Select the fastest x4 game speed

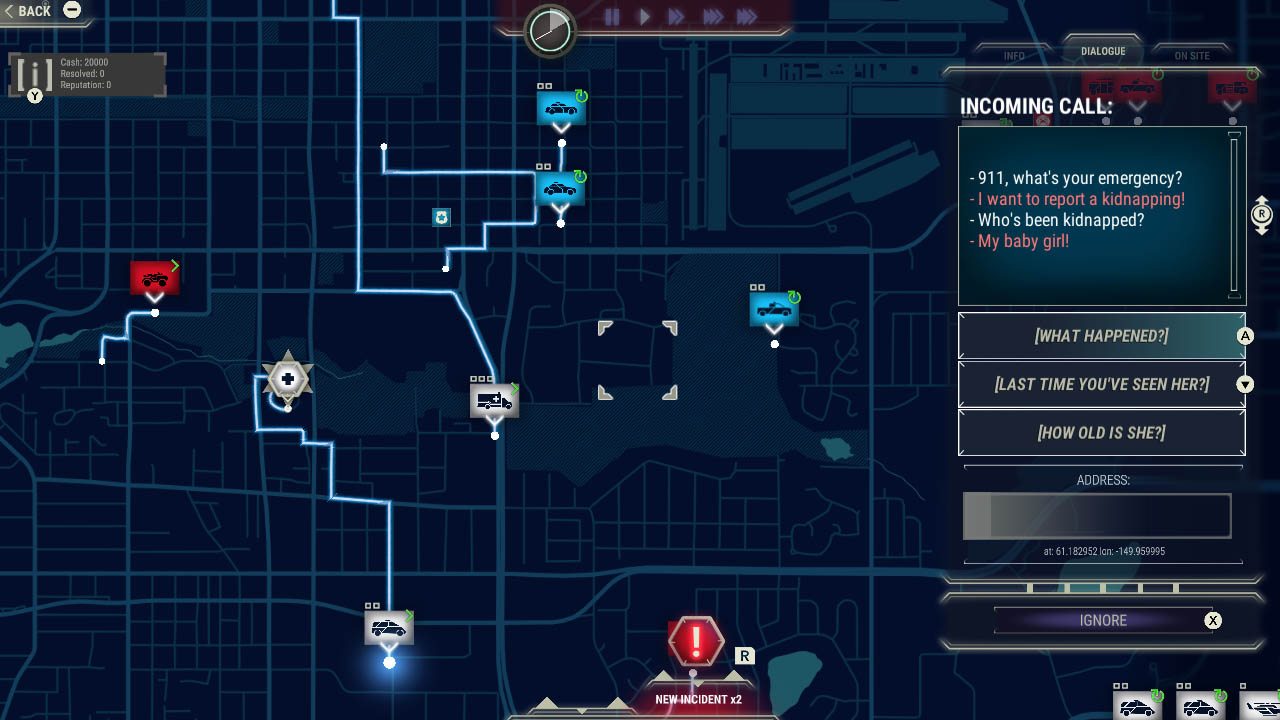point(746,17)
